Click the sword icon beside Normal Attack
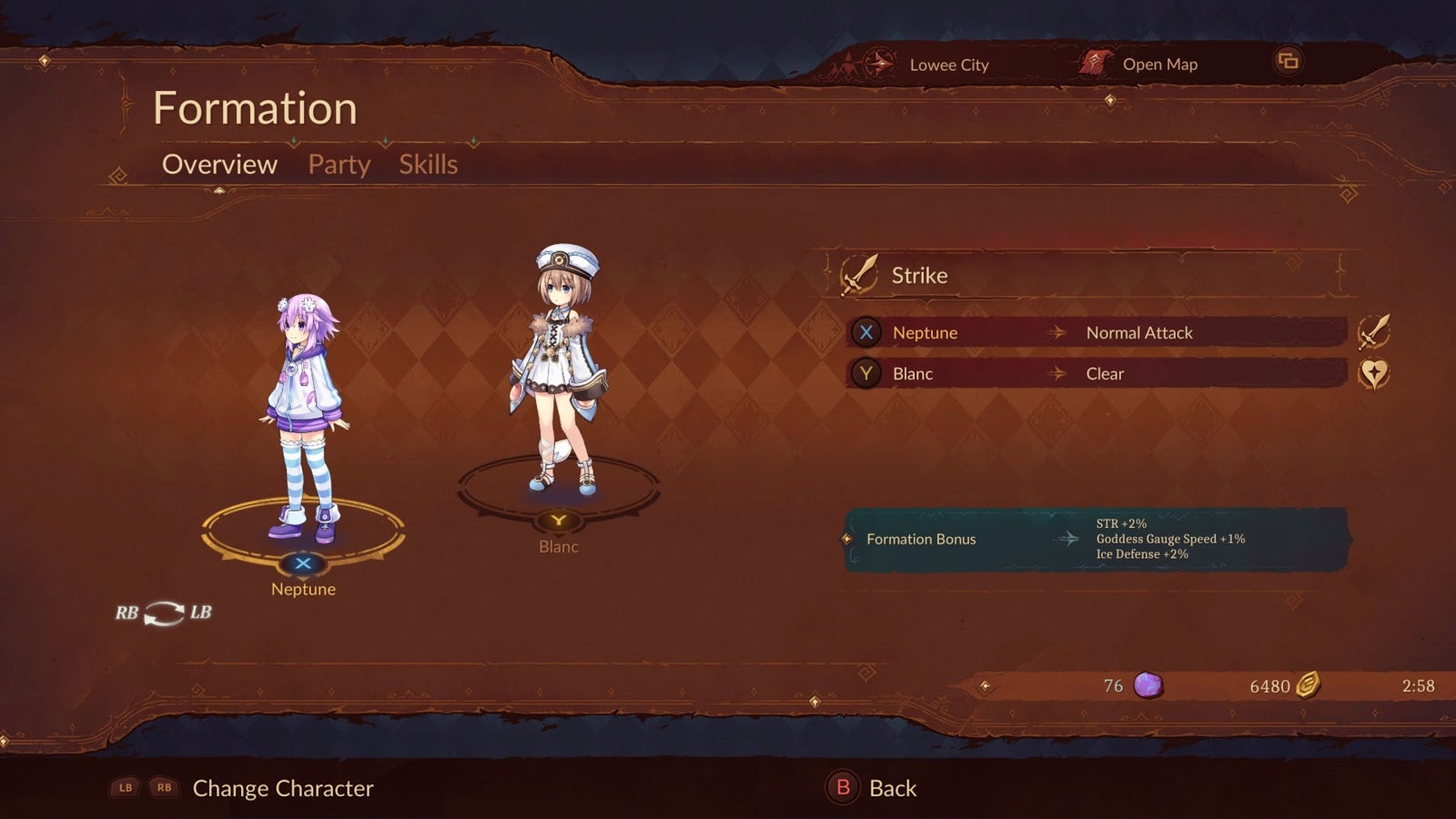 coord(1373,332)
